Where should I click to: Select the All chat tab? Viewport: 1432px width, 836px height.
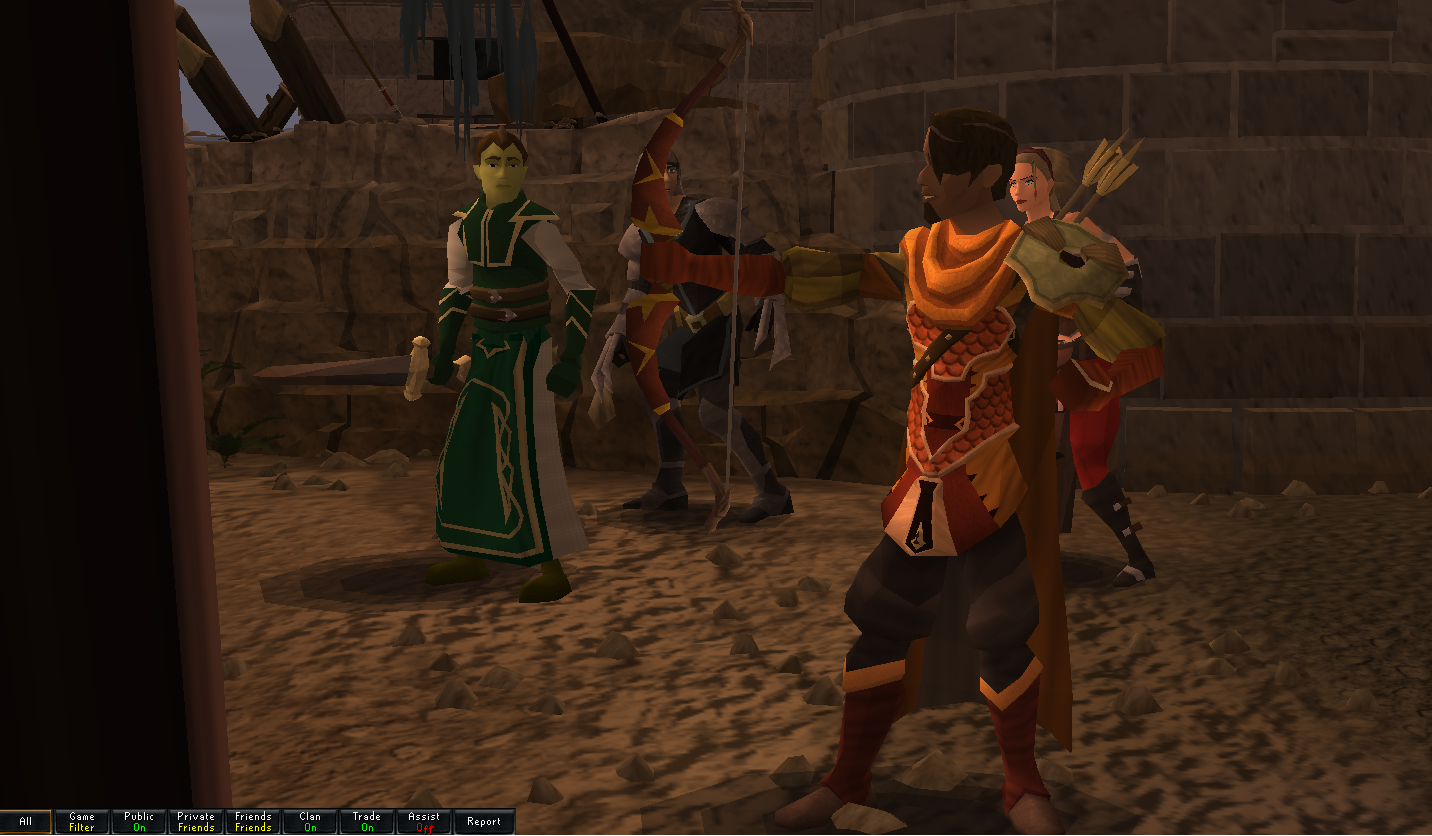click(26, 822)
